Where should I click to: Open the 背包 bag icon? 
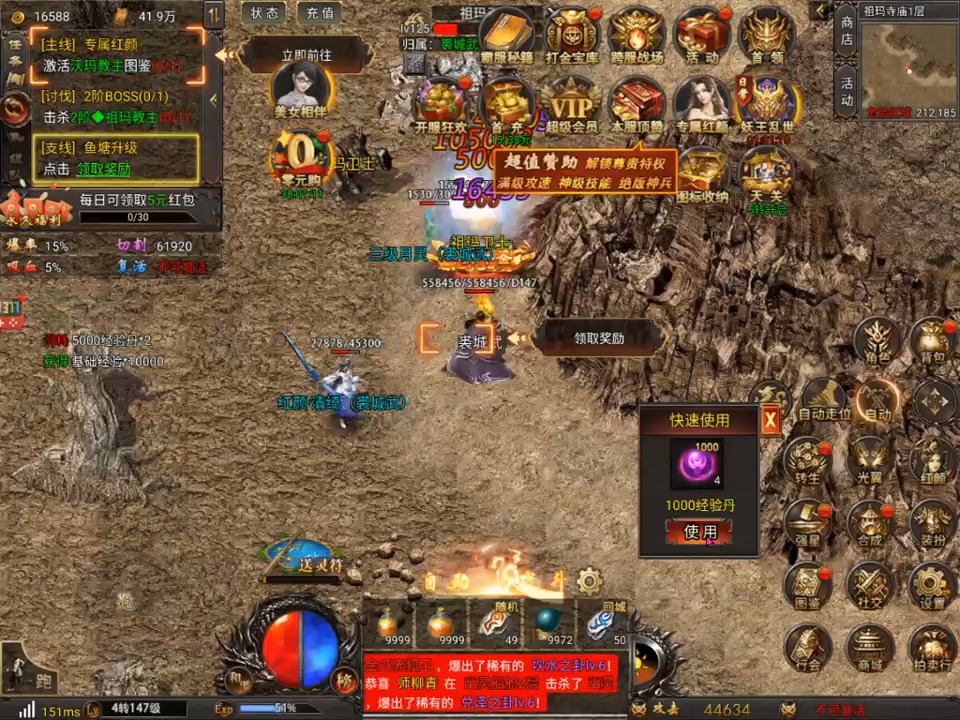click(932, 340)
